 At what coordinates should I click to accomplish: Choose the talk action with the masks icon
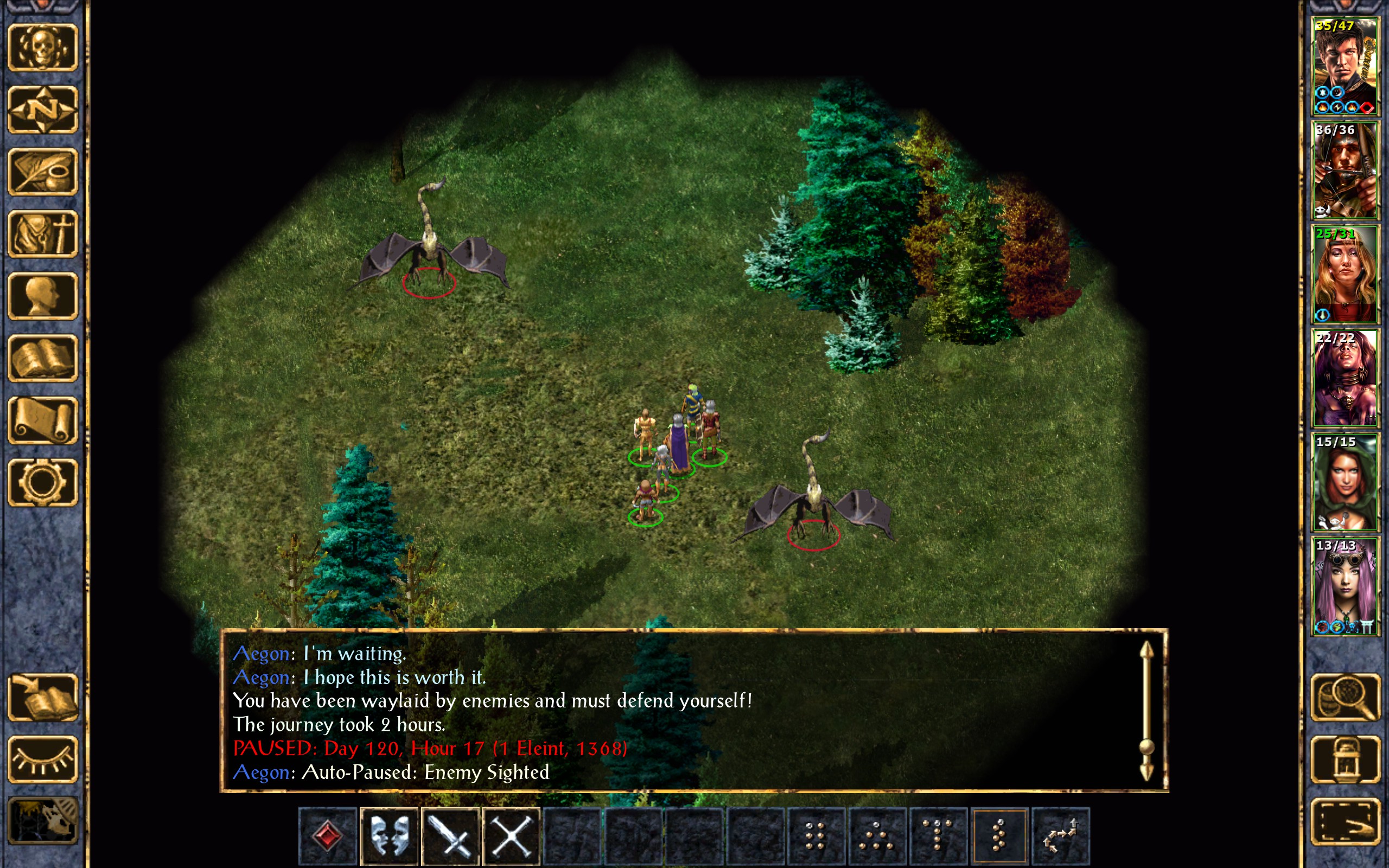tap(389, 836)
